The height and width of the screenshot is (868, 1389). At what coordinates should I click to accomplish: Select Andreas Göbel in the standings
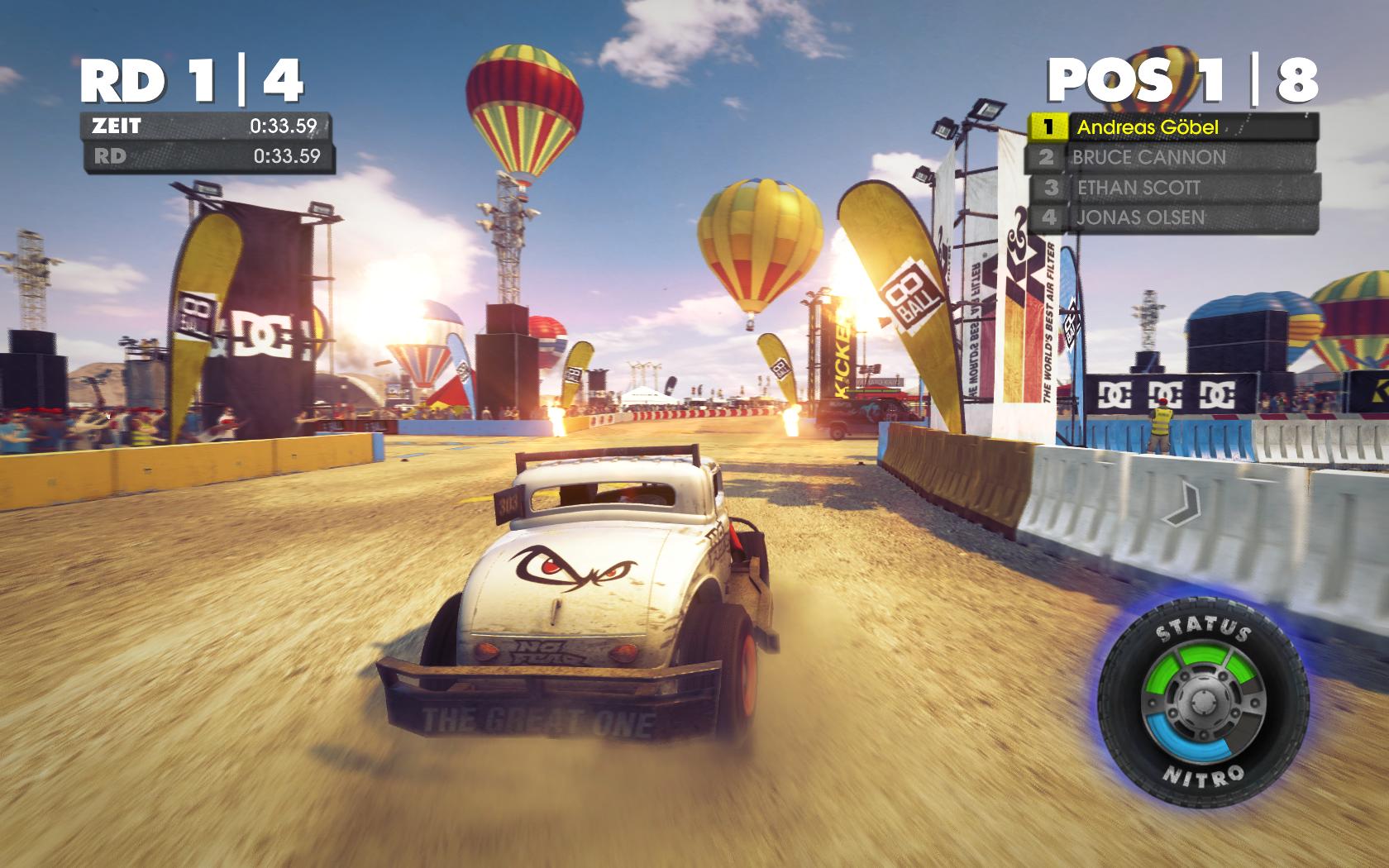tap(1172, 127)
